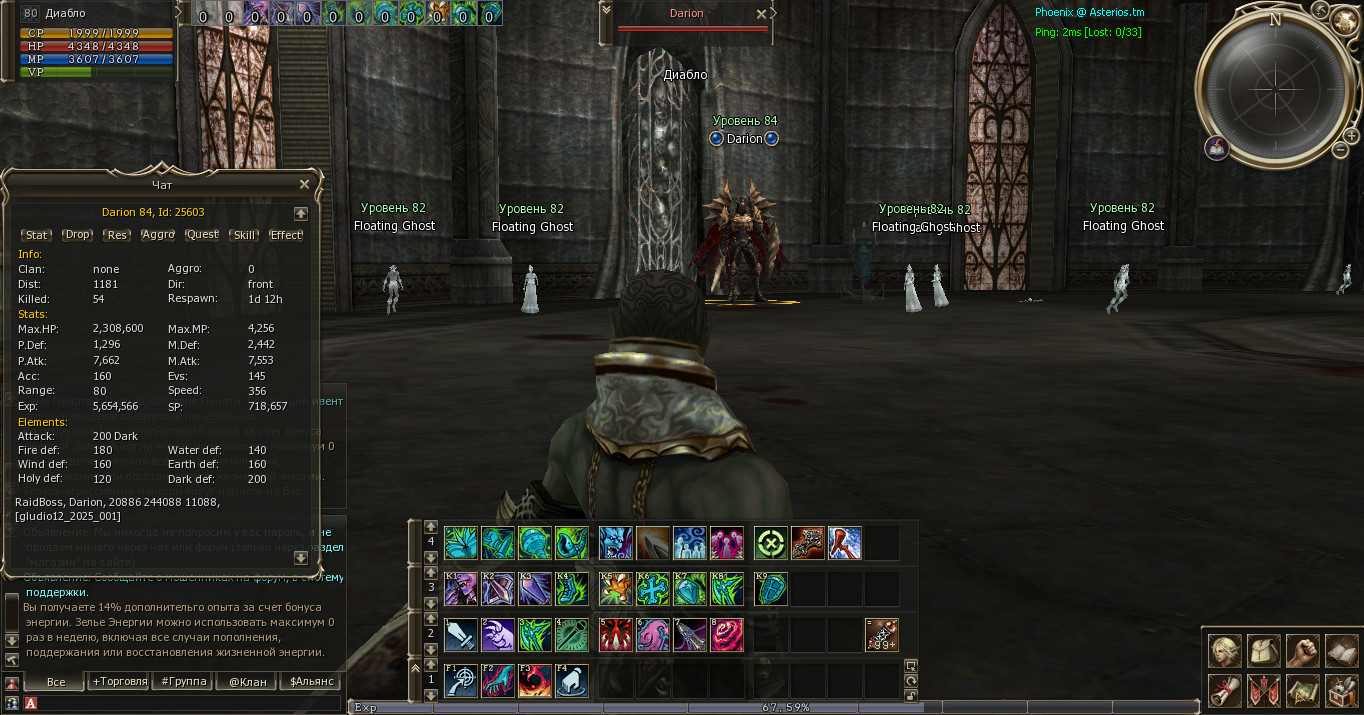Open the skills book menu icon
This screenshot has height=715, width=1364.
pos(1341,651)
